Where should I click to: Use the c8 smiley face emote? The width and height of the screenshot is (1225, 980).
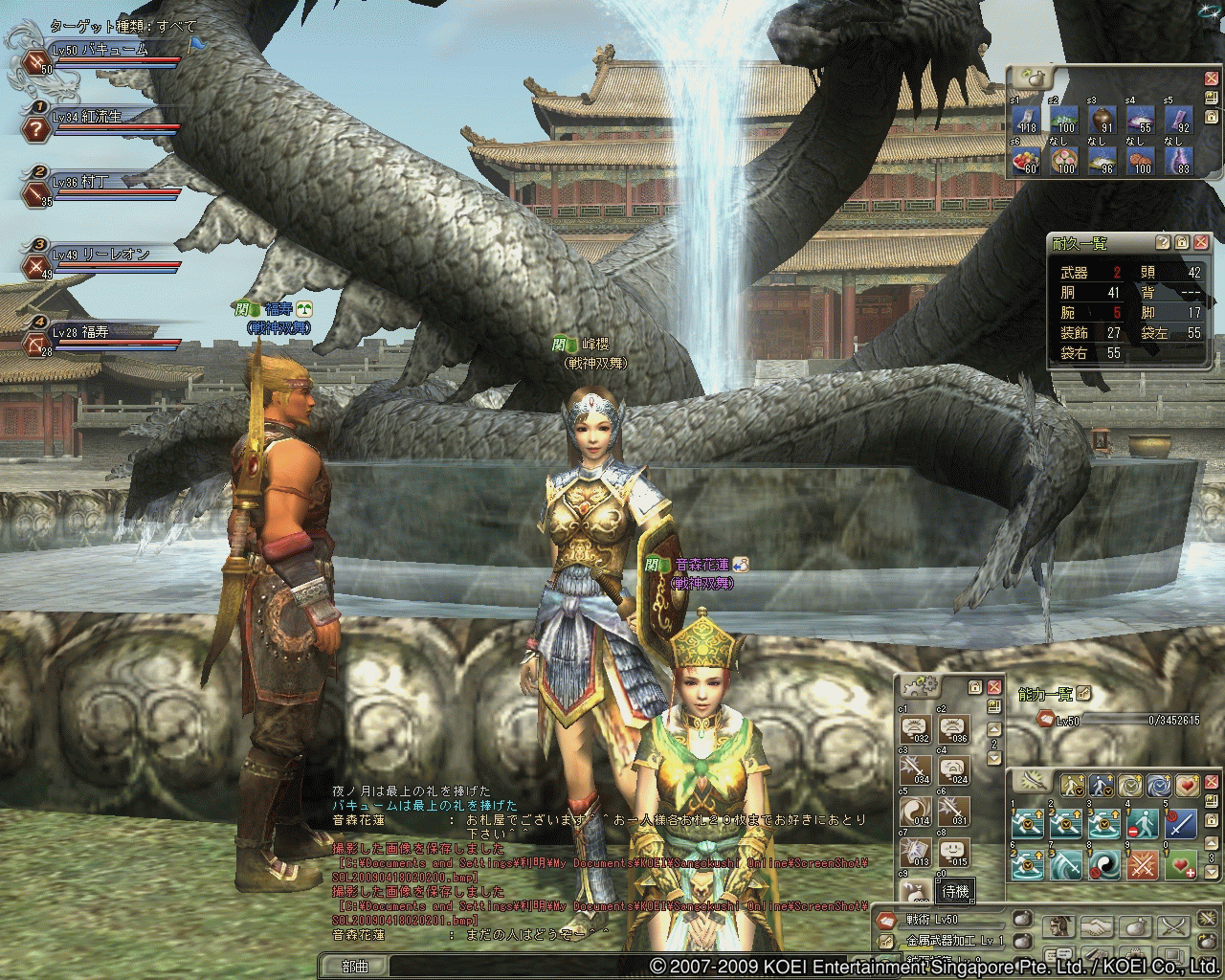(954, 852)
